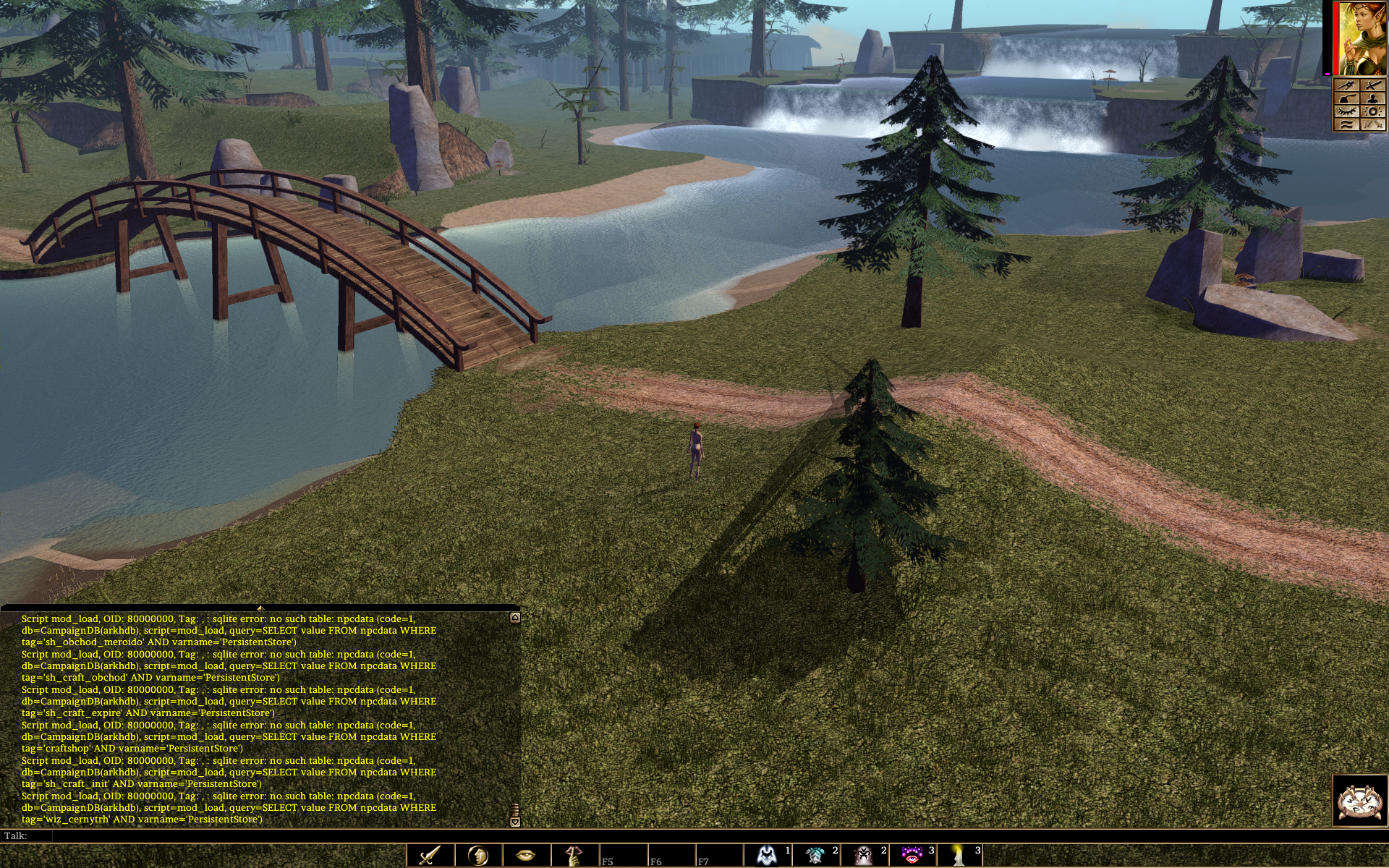
Task: Rest using the closed-eye icon
Action: pyautogui.click(x=1347, y=112)
